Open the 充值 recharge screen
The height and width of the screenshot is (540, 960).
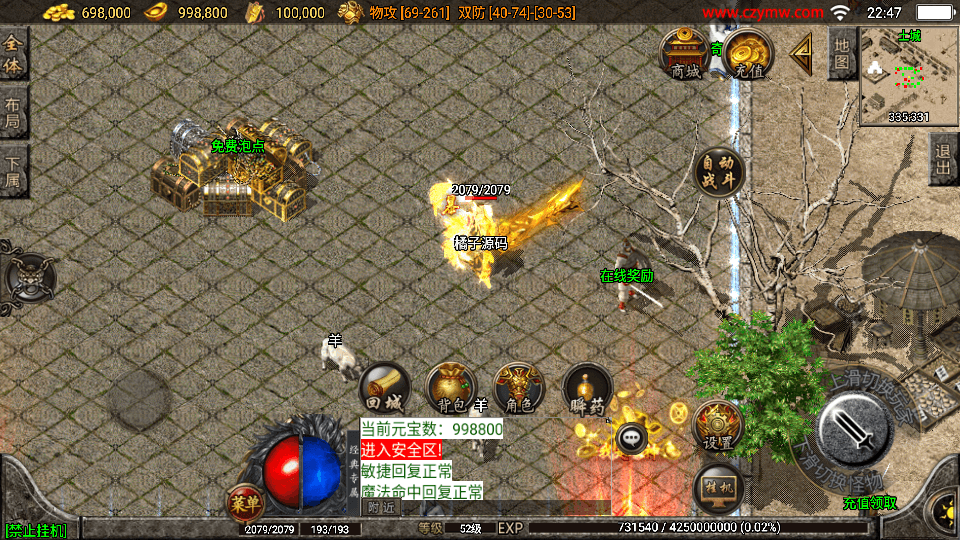tap(749, 54)
